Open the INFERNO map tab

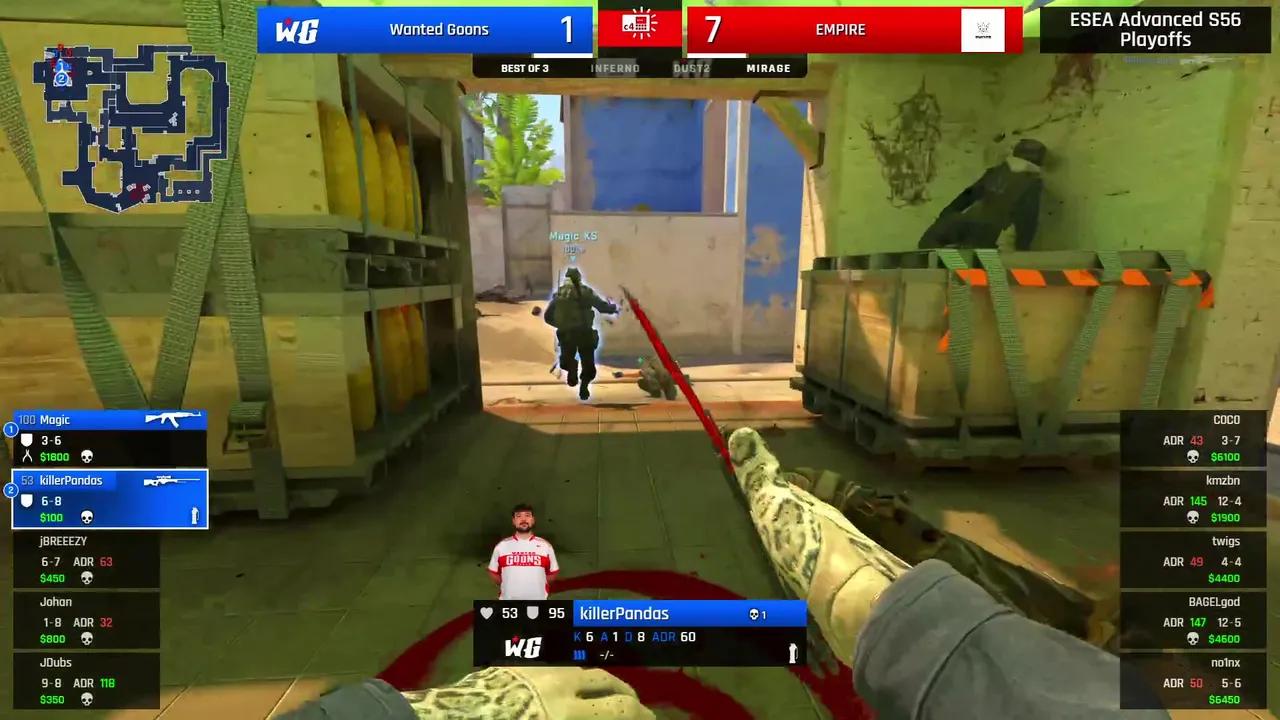615,68
